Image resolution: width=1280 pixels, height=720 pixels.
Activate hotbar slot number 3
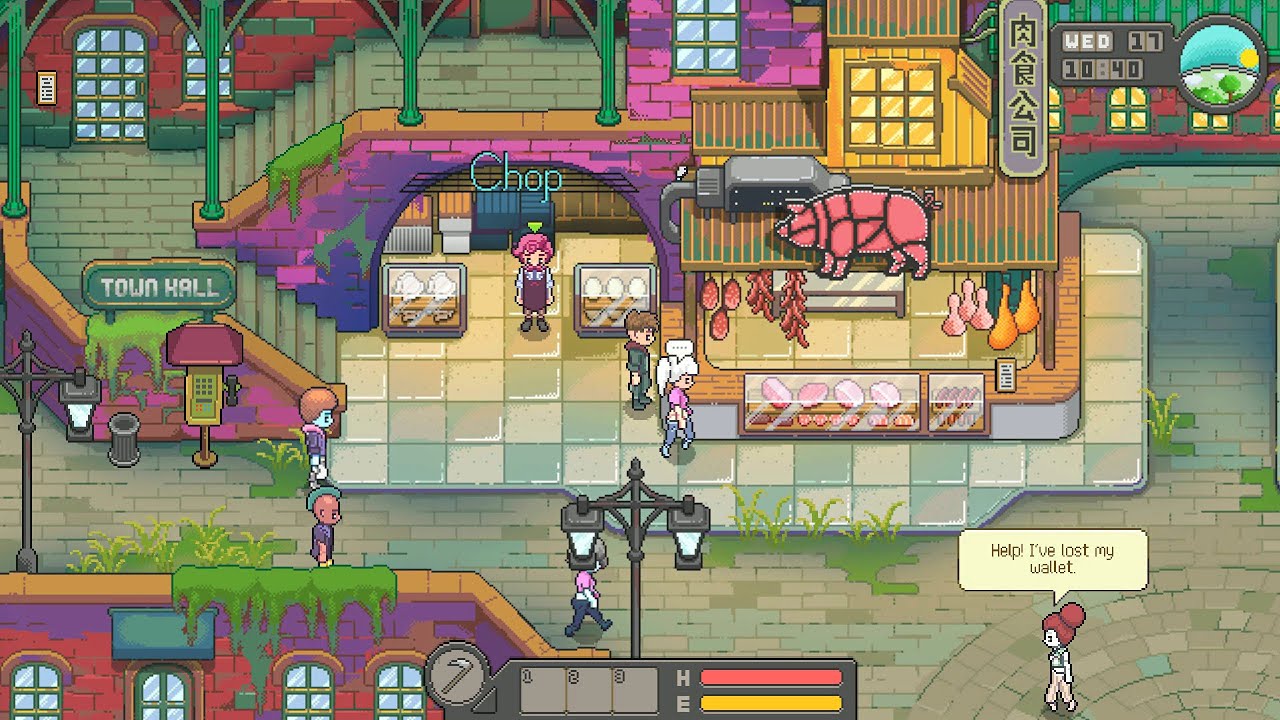tap(634, 690)
